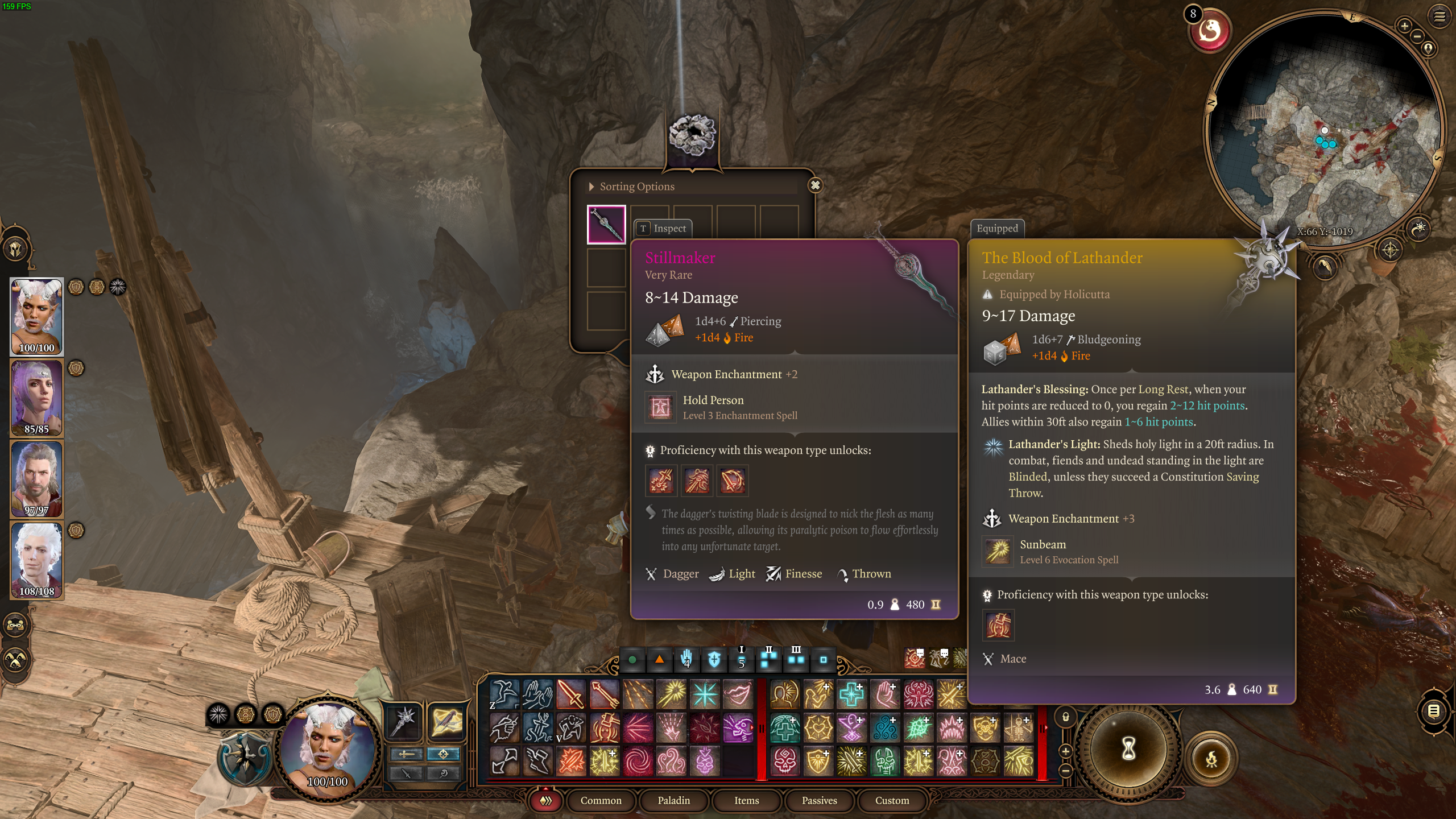The image size is (1456, 819).
Task: Open the game menu hamburger icon top right
Action: click(1438, 18)
